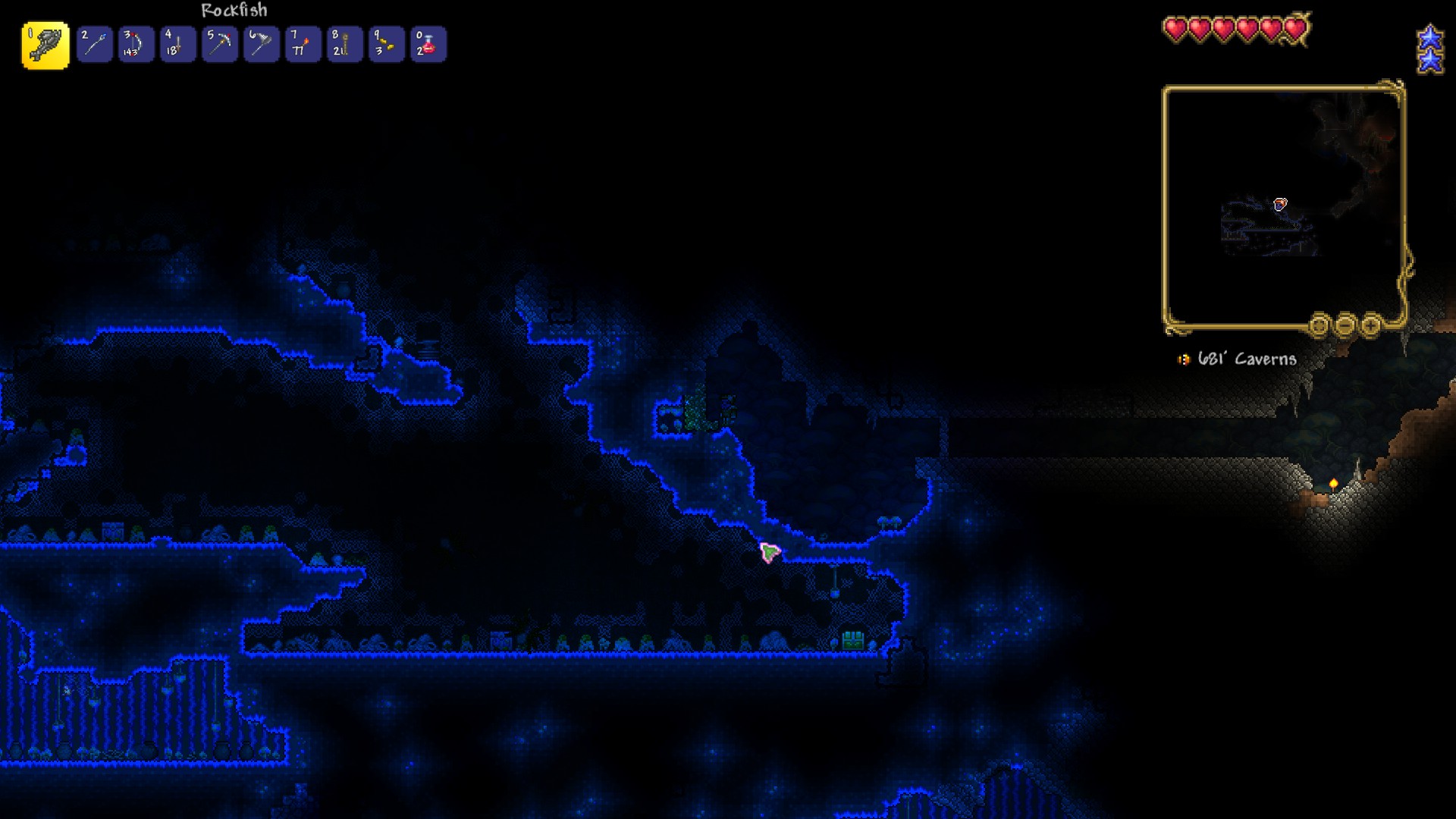Select the Rockfish in hotbar slot 1
Image resolution: width=1456 pixels, height=819 pixels.
coord(43,43)
